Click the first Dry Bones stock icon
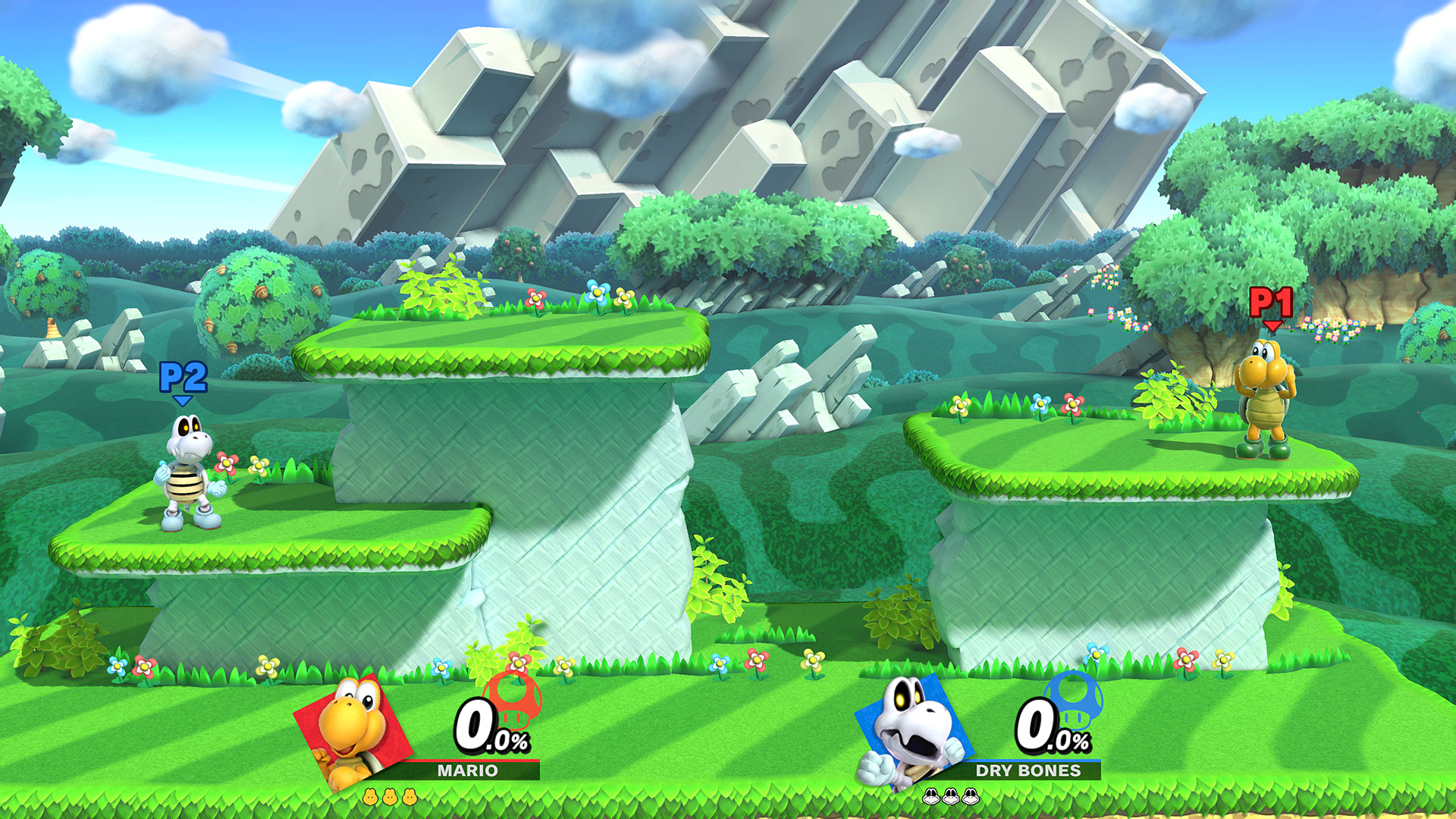The height and width of the screenshot is (819, 1456). tap(931, 797)
